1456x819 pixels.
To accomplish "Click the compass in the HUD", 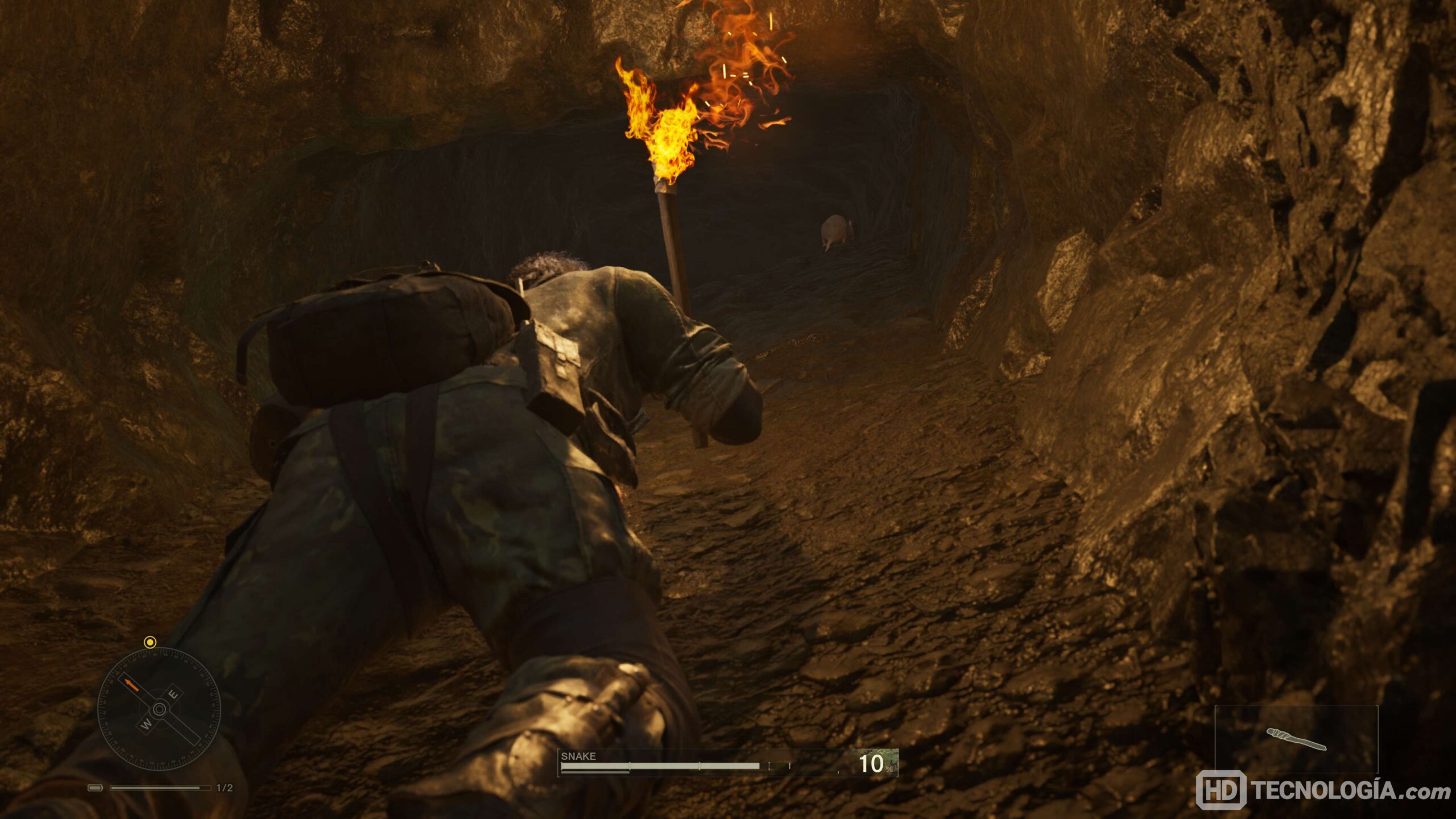I will [159, 709].
